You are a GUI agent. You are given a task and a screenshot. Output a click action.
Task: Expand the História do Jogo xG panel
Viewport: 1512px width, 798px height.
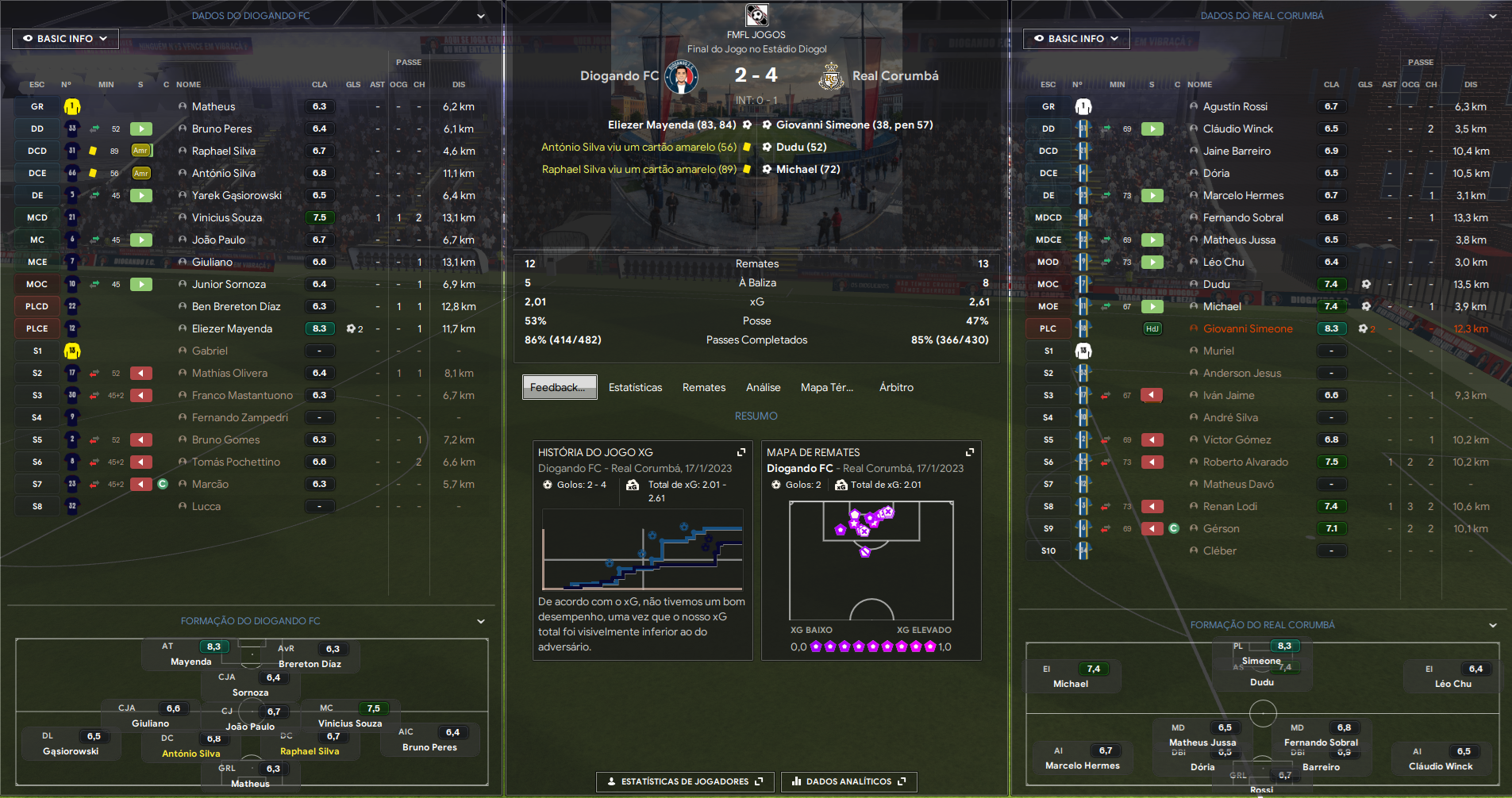pyautogui.click(x=741, y=452)
